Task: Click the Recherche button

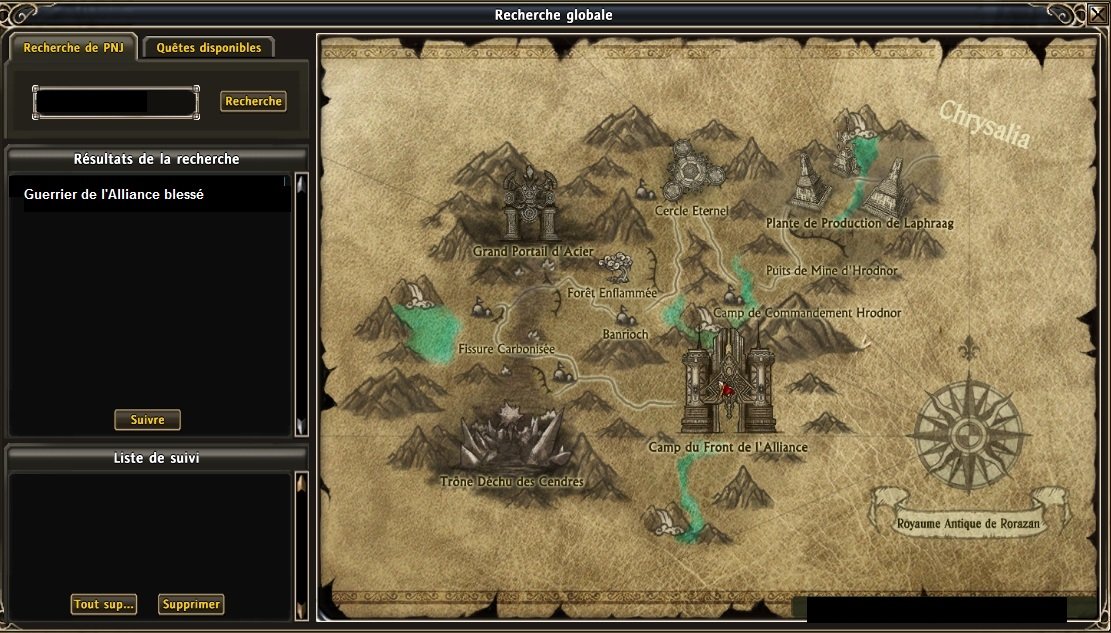Action: [x=253, y=102]
